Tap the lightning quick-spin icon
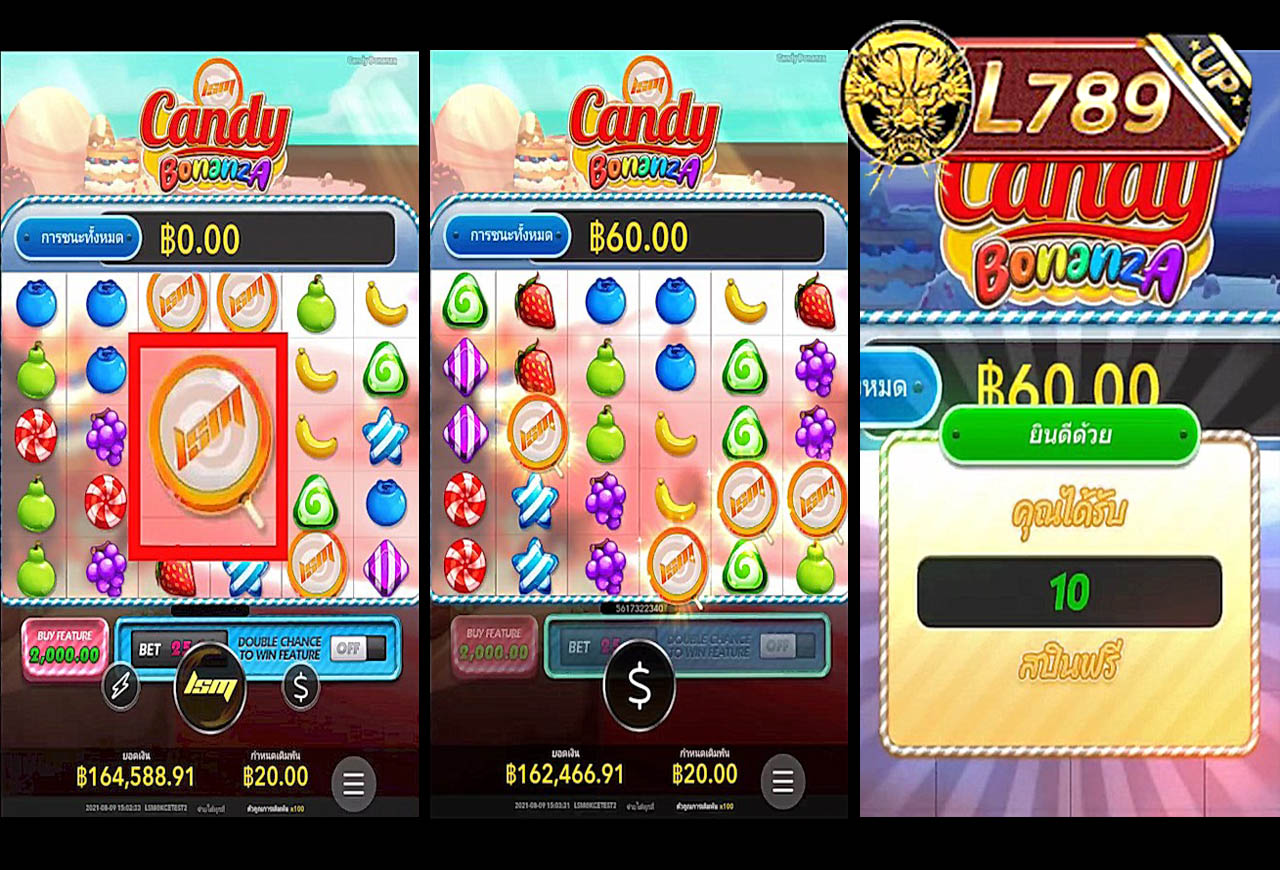 click(x=120, y=687)
